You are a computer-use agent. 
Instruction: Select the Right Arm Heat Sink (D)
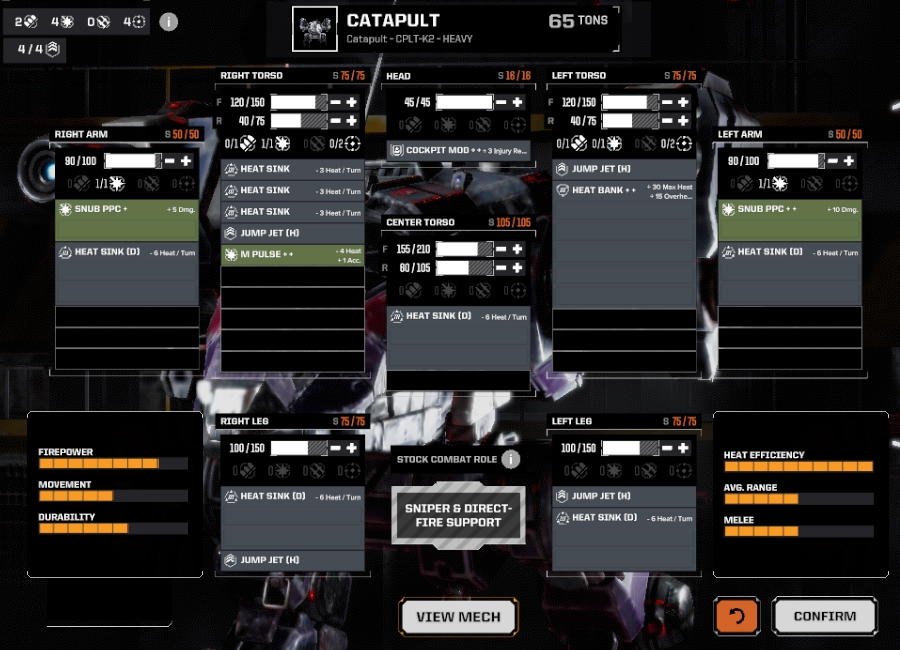[x=127, y=252]
